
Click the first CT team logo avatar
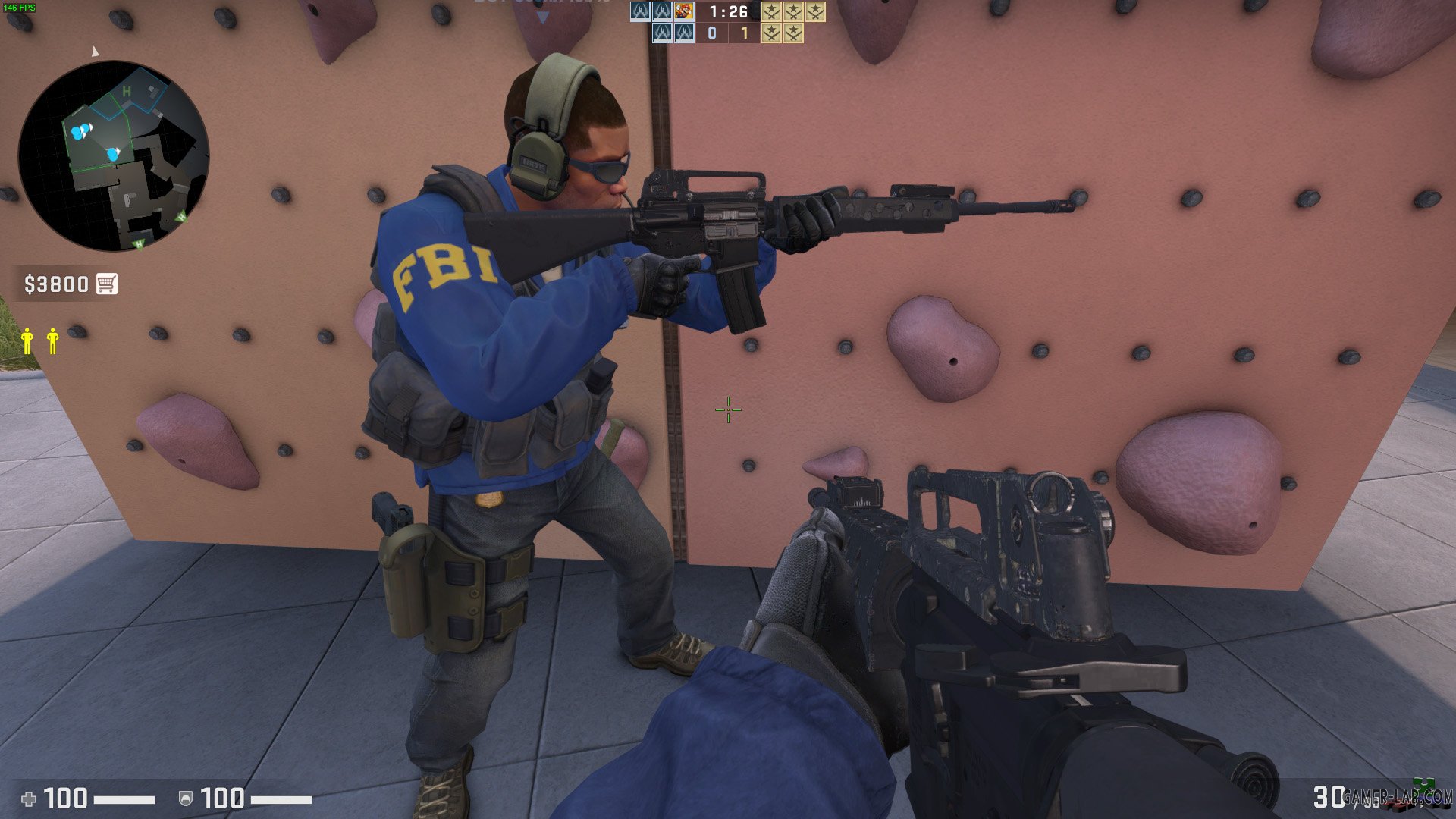(639, 12)
